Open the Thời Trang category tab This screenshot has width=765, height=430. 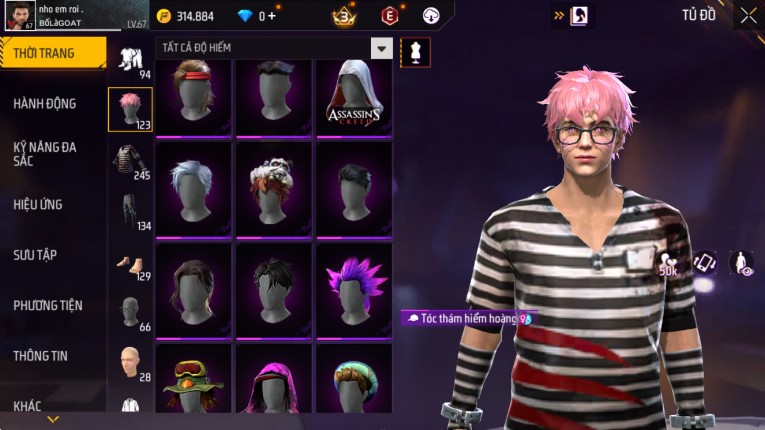point(52,53)
